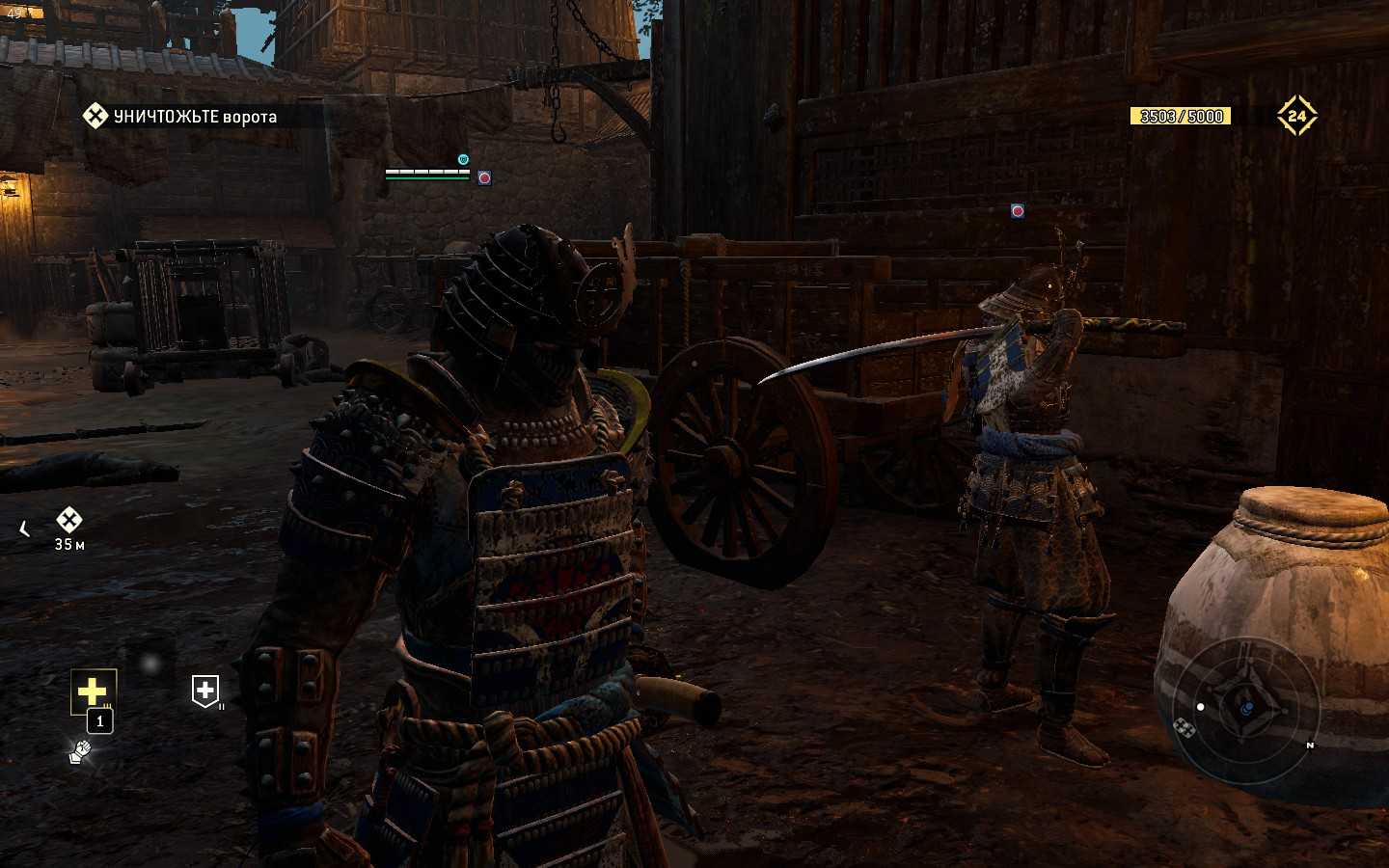The width and height of the screenshot is (1389, 868).
Task: Activate the yellow cross healing feat
Action: coord(93,691)
